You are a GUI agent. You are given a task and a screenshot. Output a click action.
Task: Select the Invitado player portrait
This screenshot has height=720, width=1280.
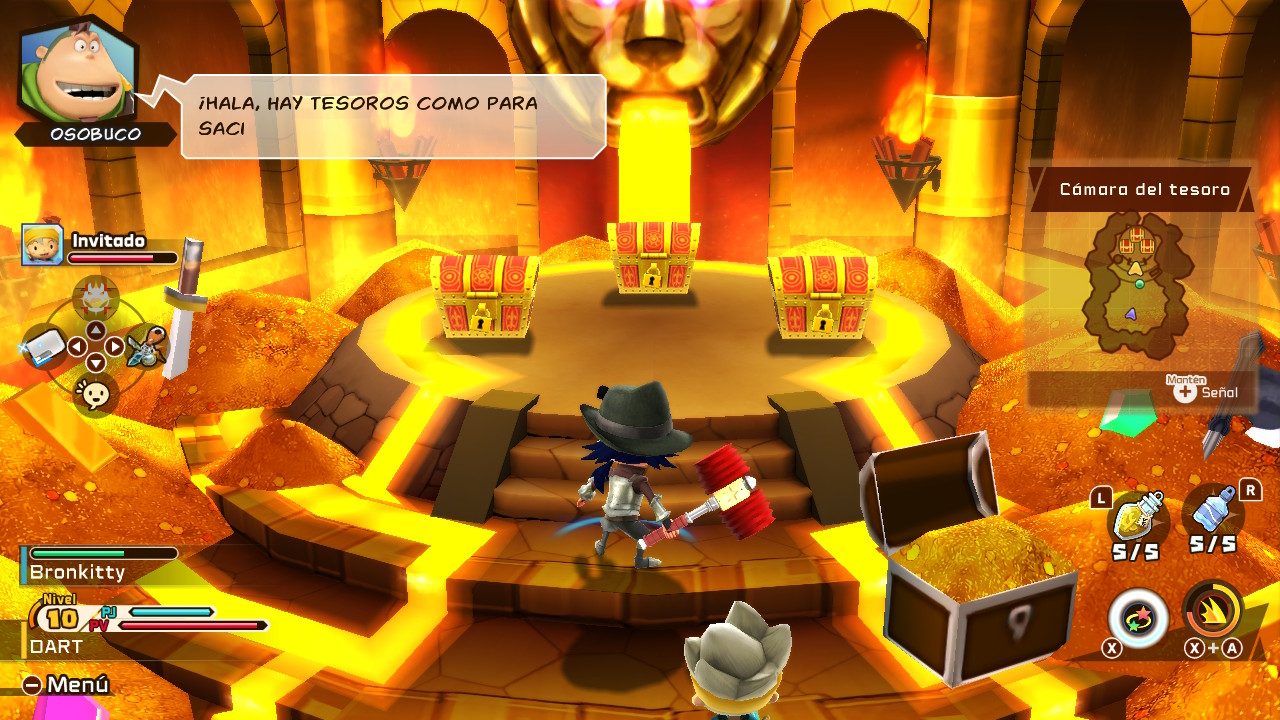click(43, 245)
